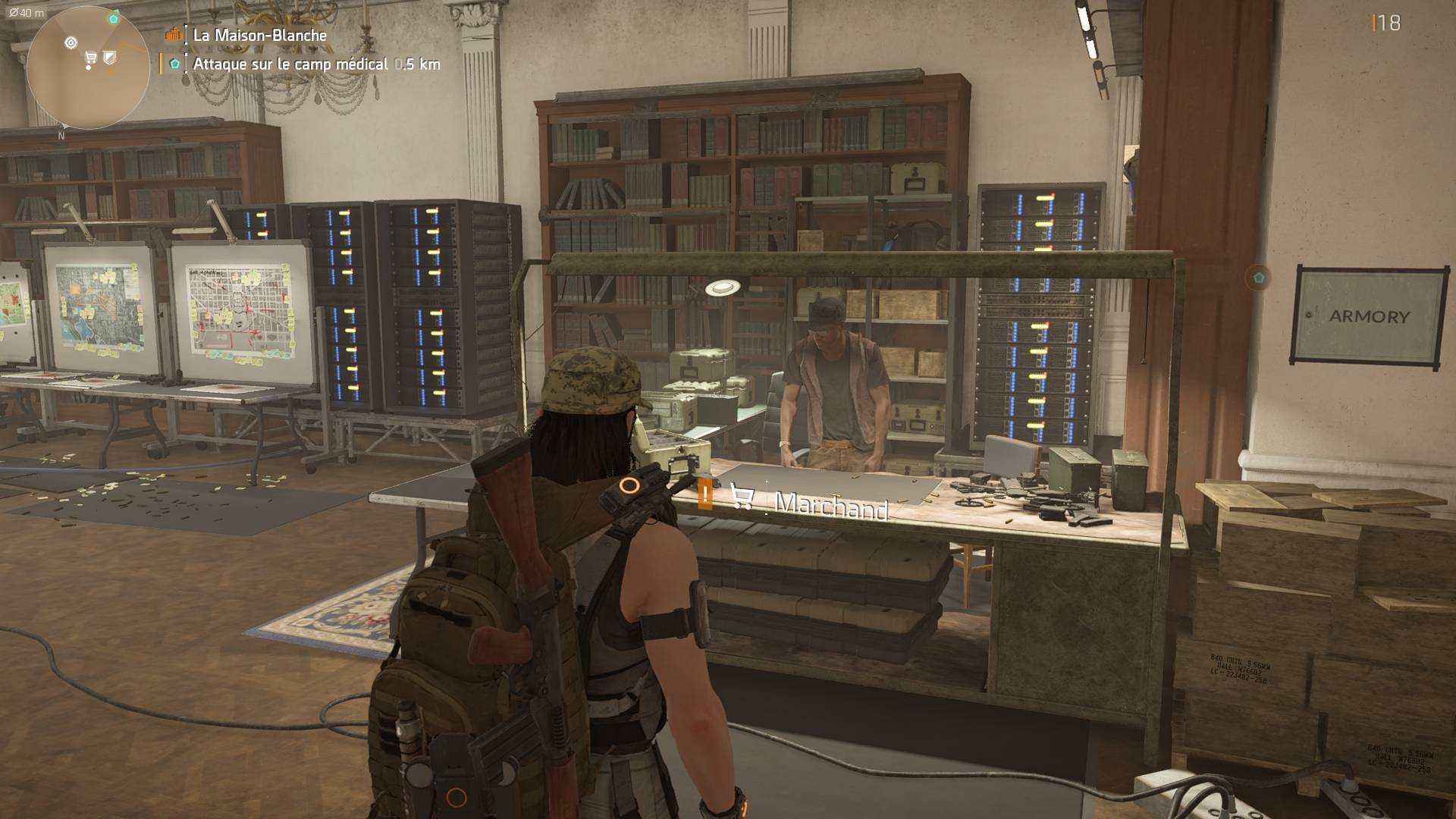Interact with the Marchand vendor label

(x=831, y=504)
